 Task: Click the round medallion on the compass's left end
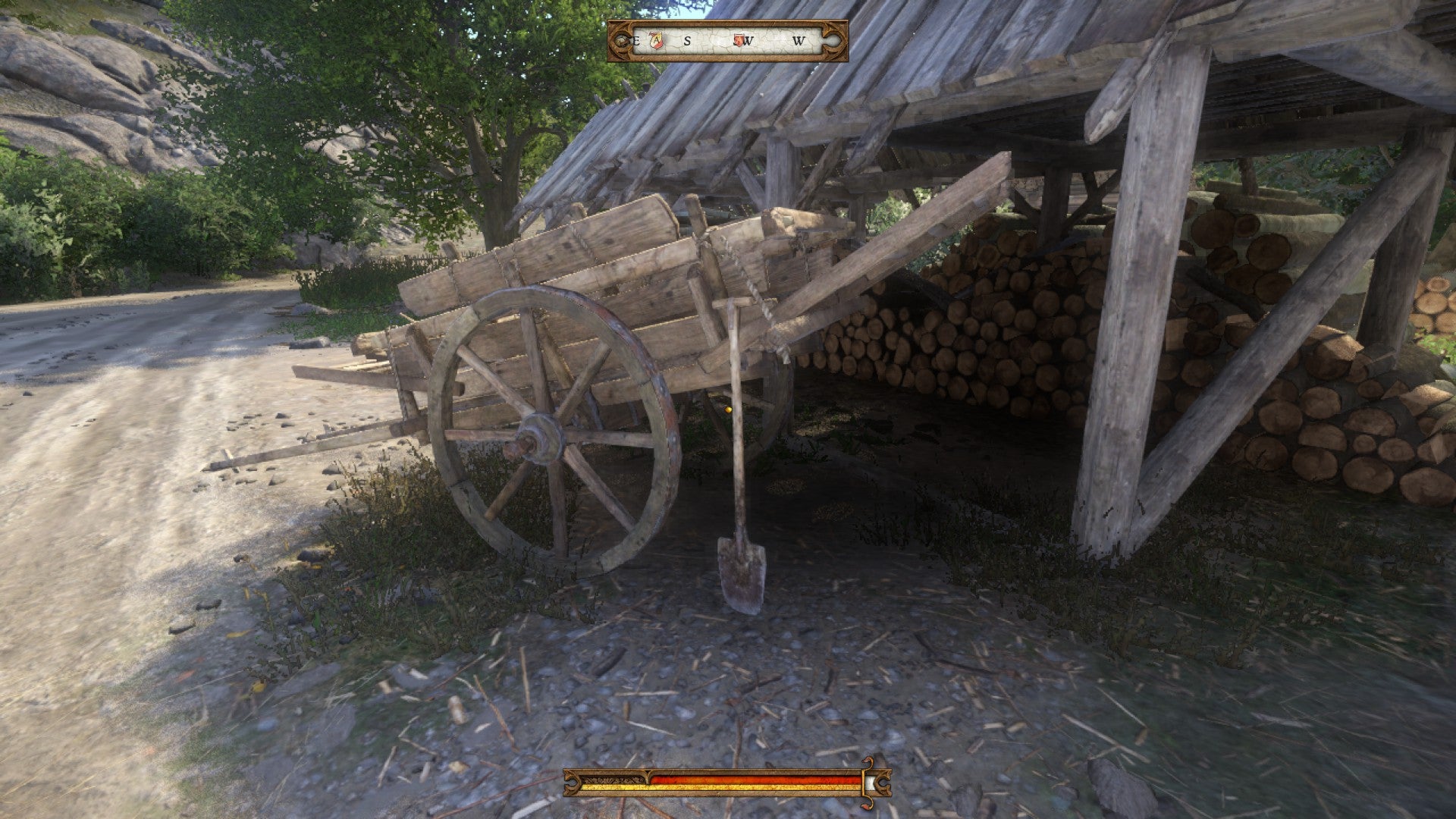coord(620,39)
